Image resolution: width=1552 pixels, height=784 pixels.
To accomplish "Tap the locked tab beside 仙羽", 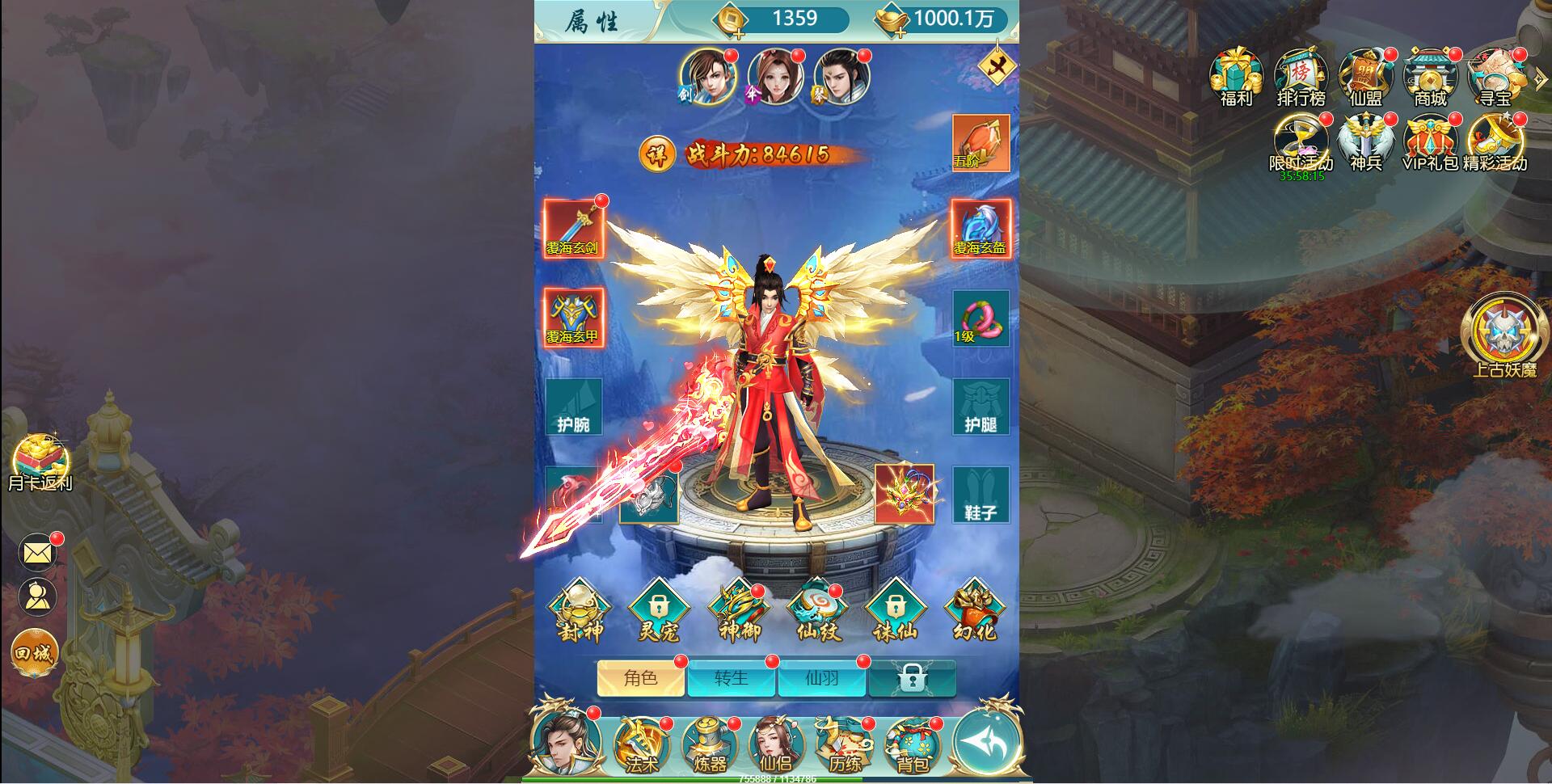I will (912, 680).
